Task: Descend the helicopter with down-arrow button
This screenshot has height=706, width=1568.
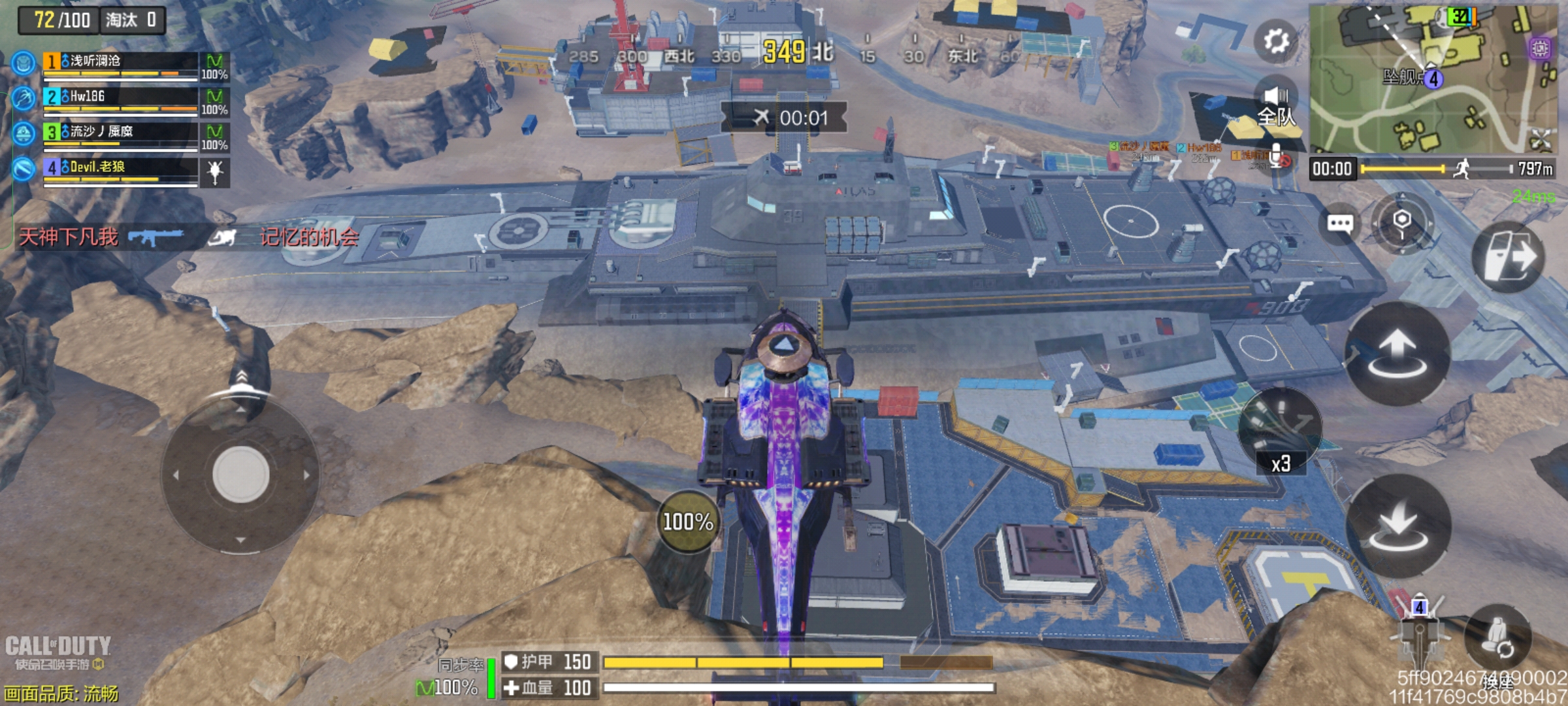Action: coord(1398,526)
